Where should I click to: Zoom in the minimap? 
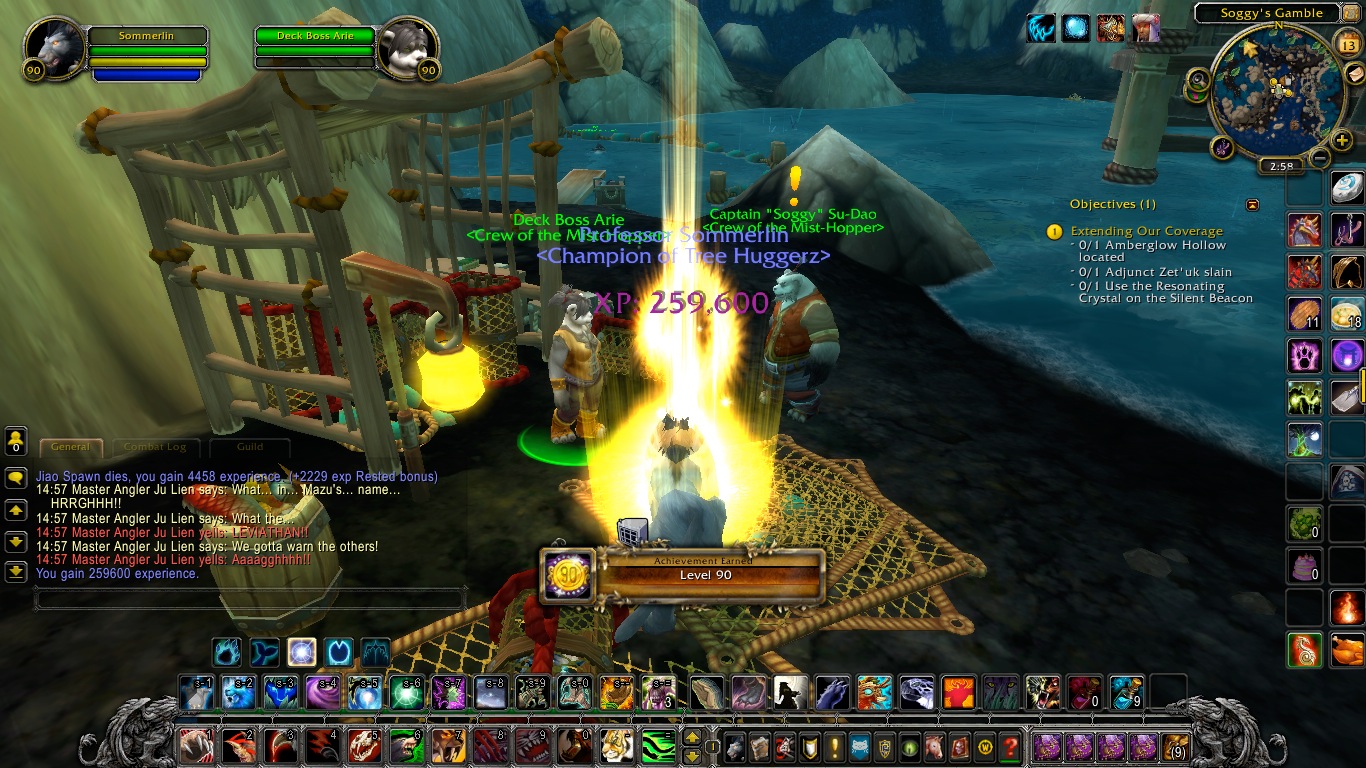click(1342, 140)
